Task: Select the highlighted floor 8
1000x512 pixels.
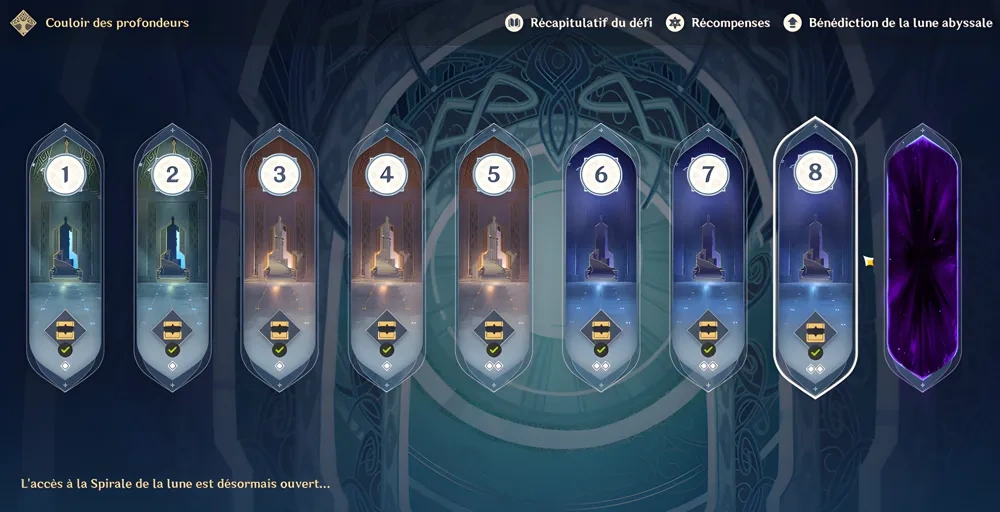Action: click(x=815, y=255)
